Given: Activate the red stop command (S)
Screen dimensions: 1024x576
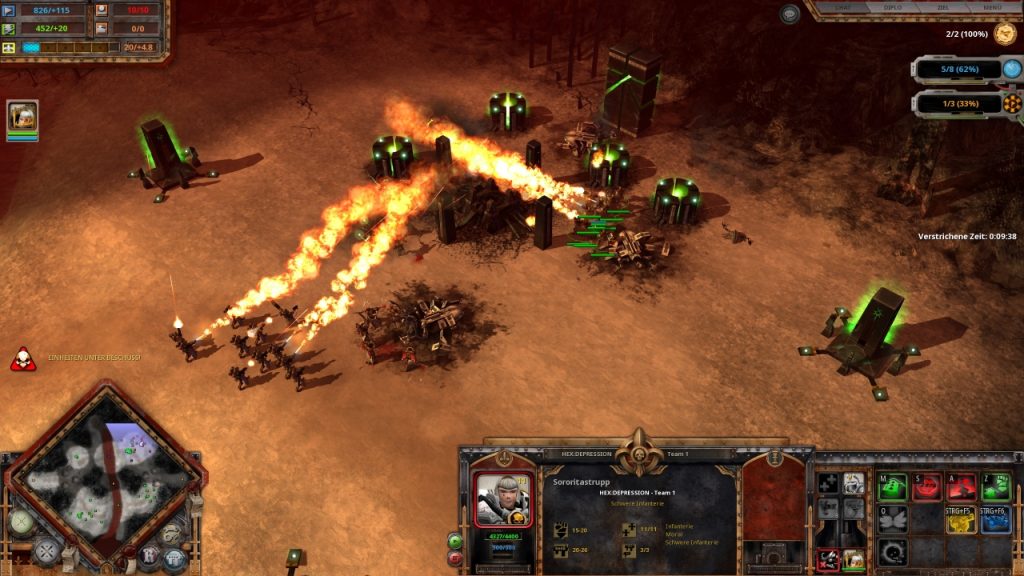Looking at the screenshot, I should [x=926, y=487].
